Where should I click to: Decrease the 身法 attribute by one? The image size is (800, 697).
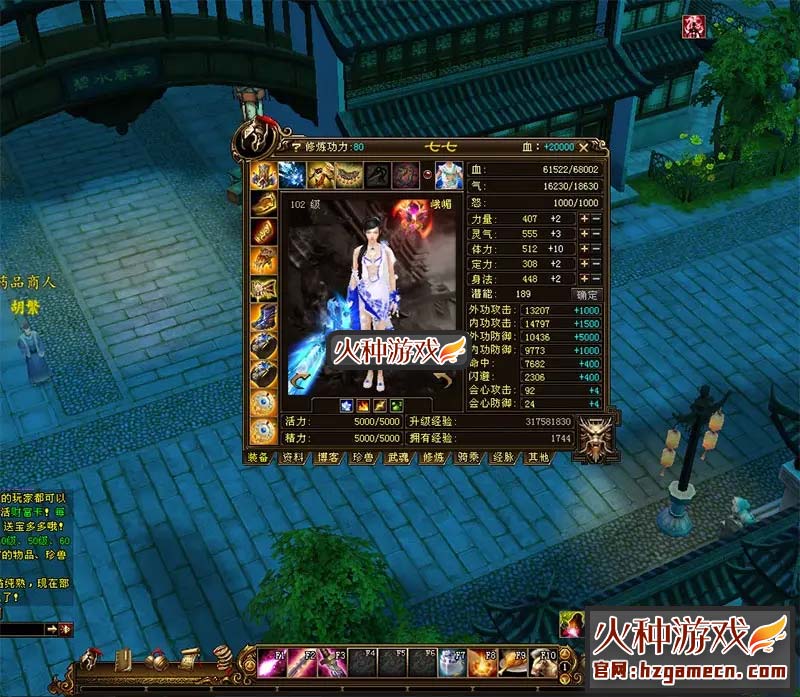(x=596, y=279)
